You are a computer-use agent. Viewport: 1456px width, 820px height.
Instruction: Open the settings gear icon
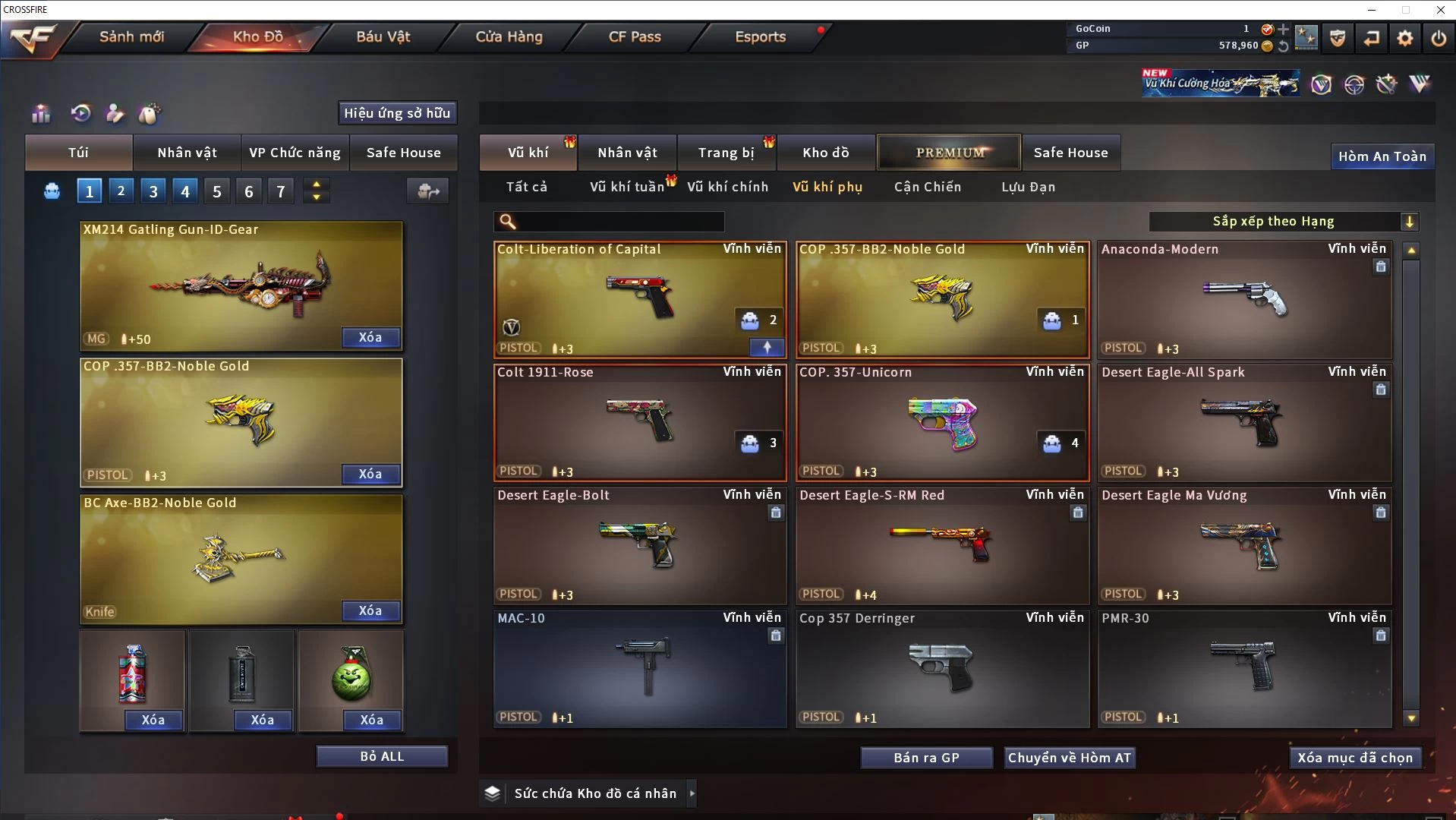(1404, 38)
